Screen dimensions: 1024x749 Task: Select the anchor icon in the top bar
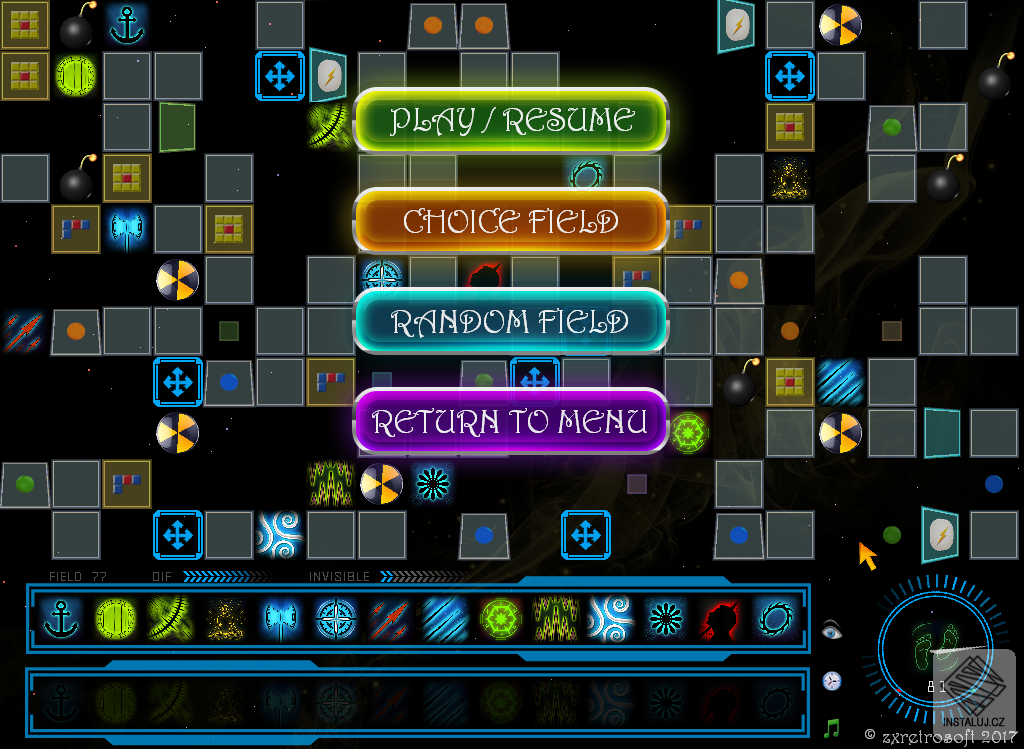pos(62,619)
